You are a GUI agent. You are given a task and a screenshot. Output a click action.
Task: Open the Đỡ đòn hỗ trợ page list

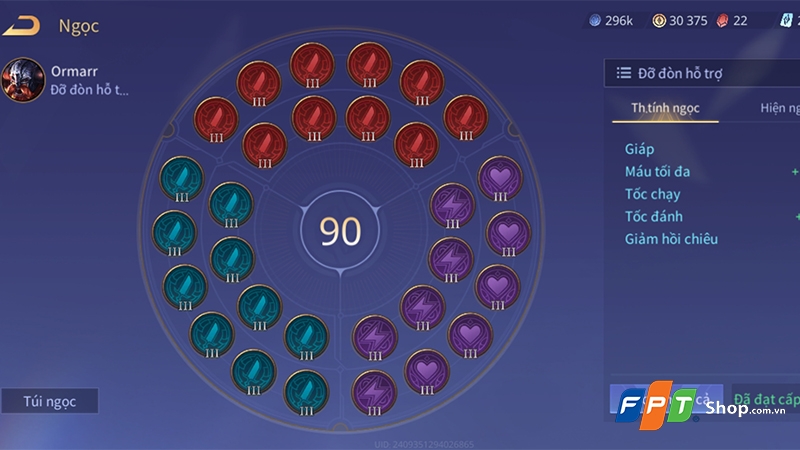(700, 73)
